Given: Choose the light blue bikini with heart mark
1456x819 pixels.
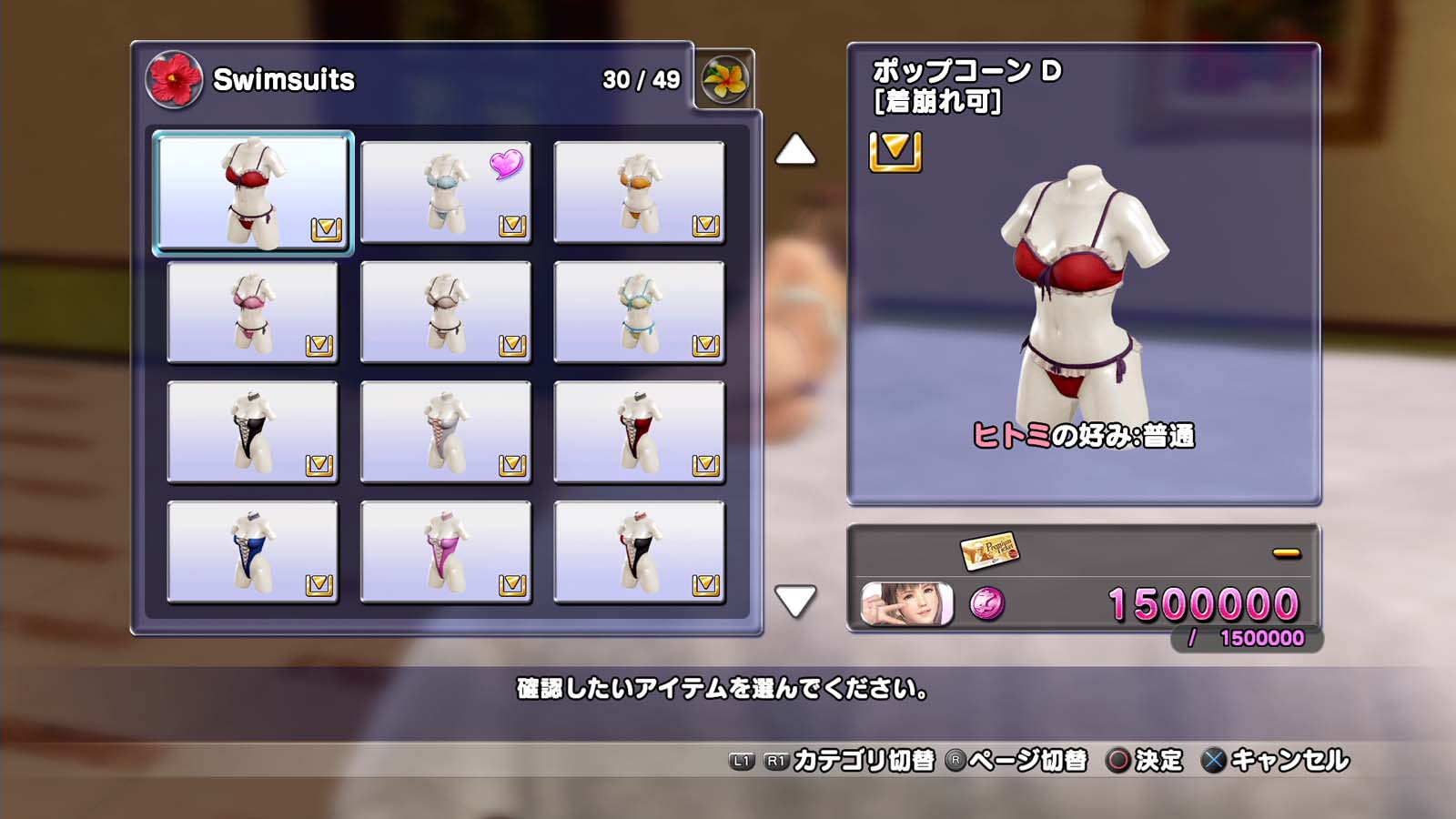Looking at the screenshot, I should [446, 192].
